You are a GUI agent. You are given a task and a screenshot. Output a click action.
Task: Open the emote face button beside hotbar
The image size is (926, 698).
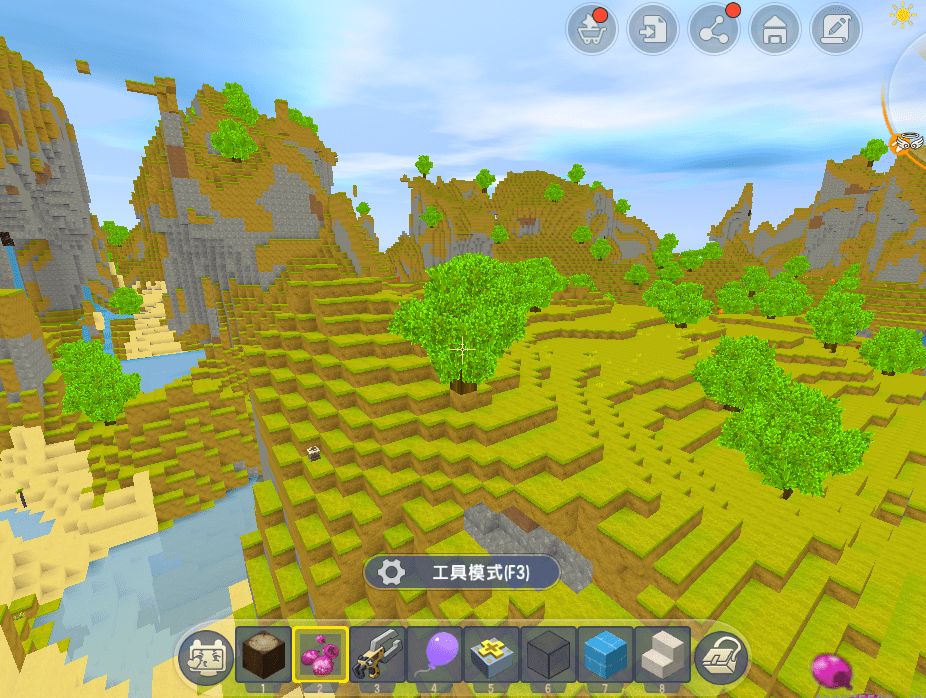[x=204, y=656]
